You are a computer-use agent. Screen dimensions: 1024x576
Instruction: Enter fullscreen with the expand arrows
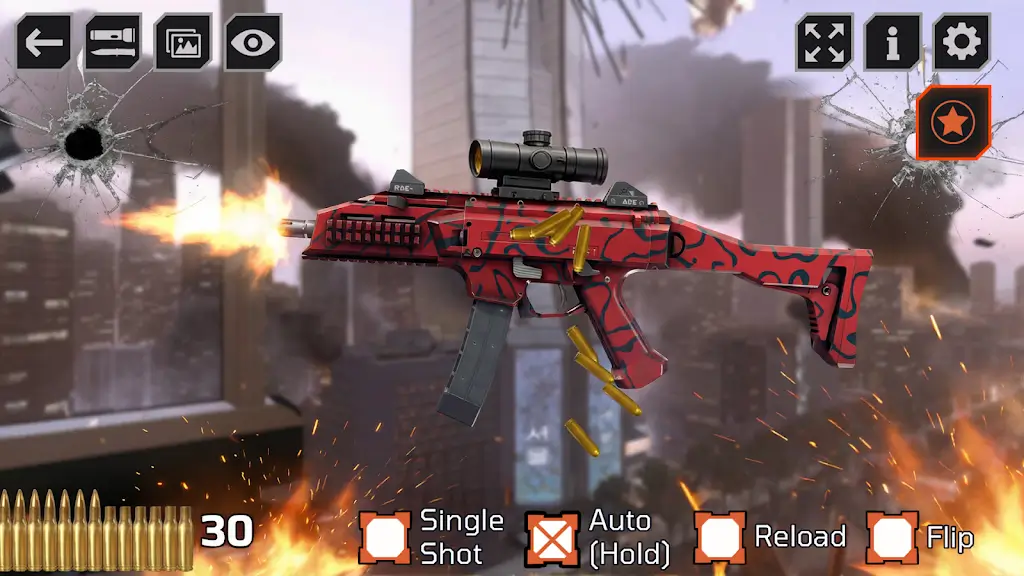824,42
